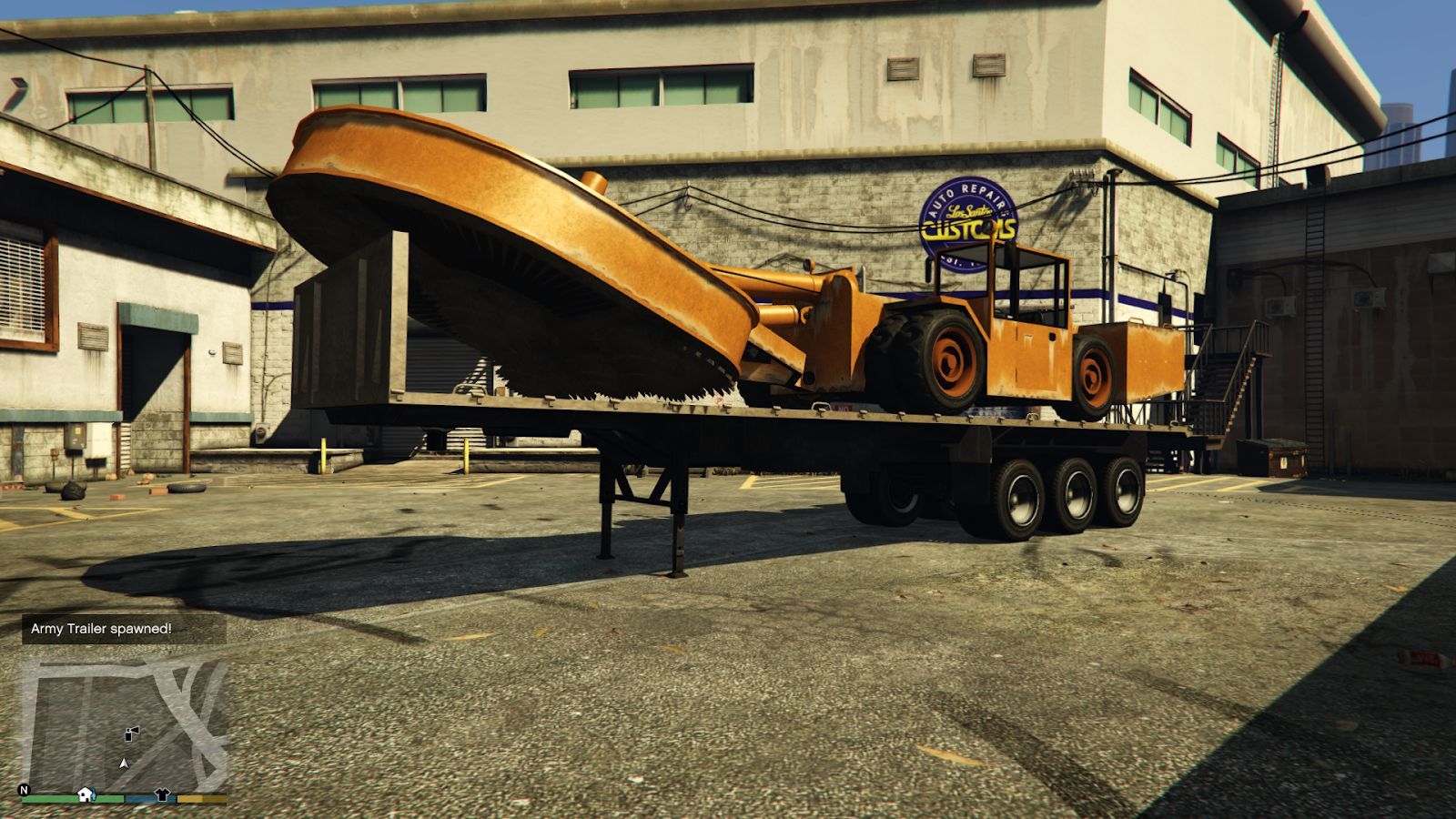The width and height of the screenshot is (1456, 819).
Task: Select the t-shirt clothing store blip
Action: coord(162,794)
